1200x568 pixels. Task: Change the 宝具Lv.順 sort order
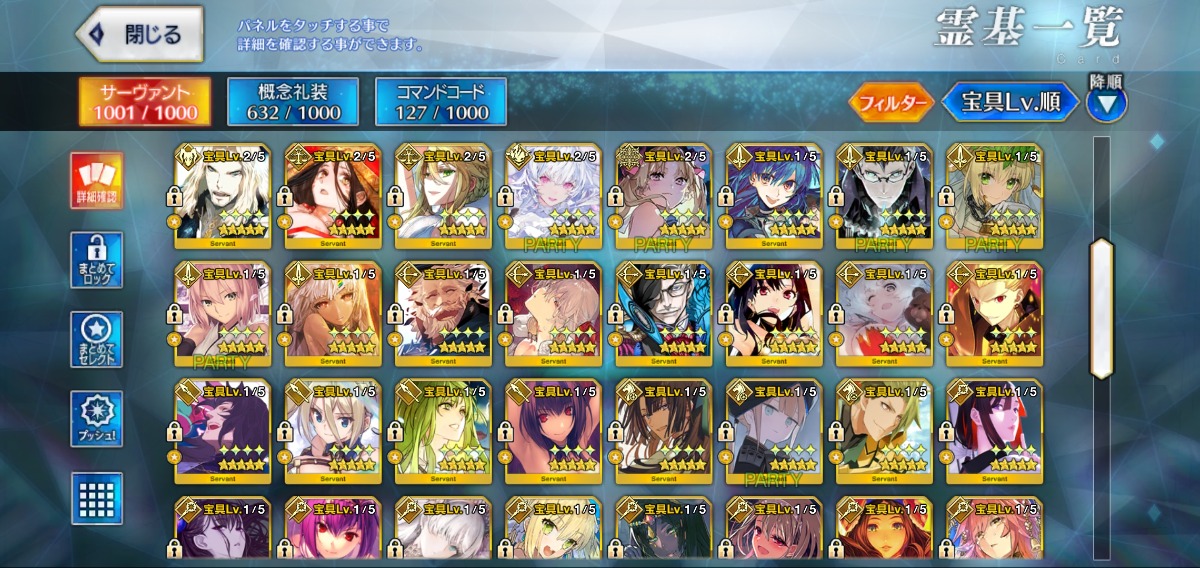(1011, 101)
